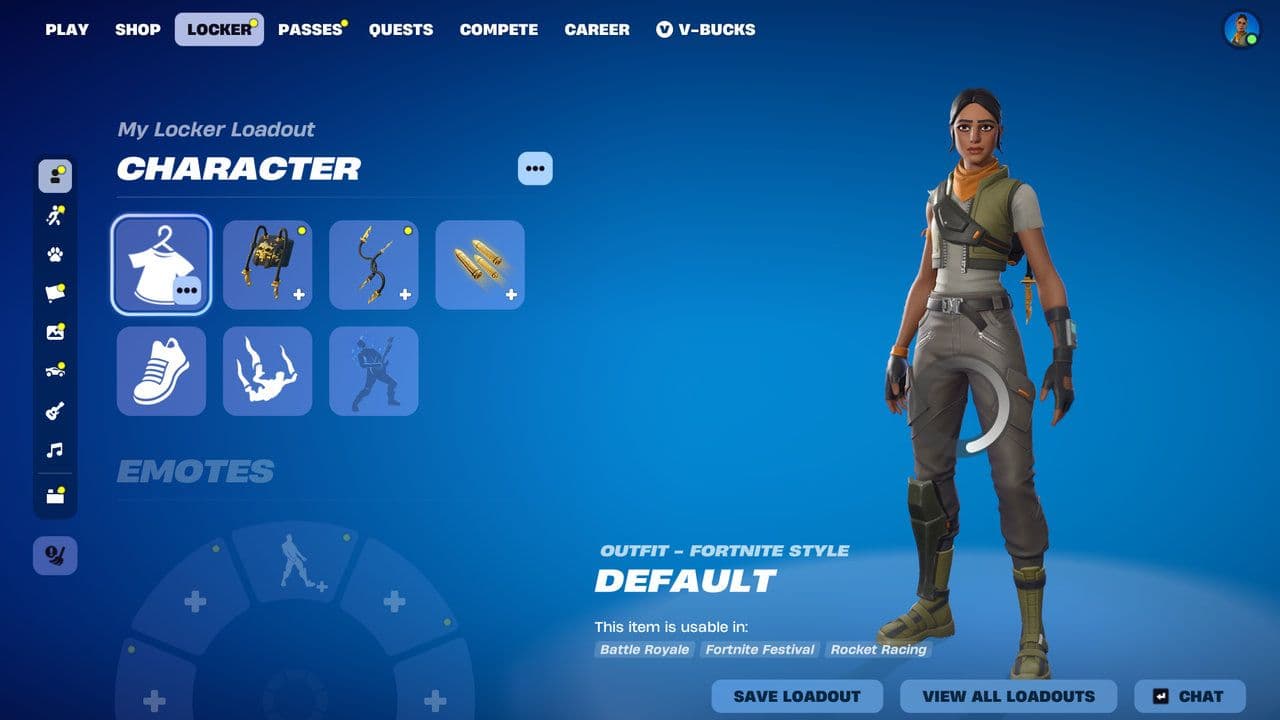Screen dimensions: 1280x720
Task: Expand the Character options ellipsis menu
Action: tap(534, 168)
